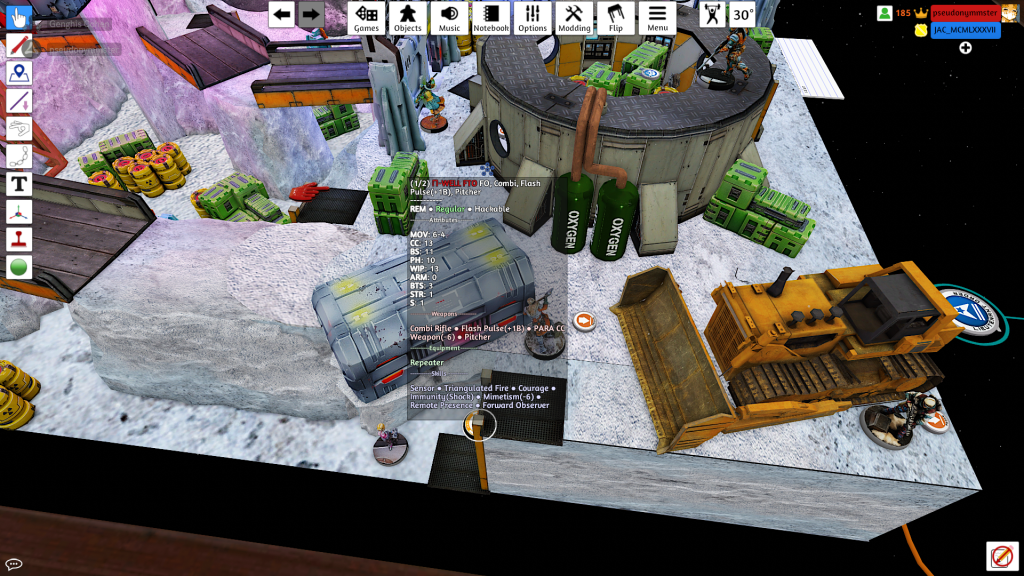Open the main Menu

[657, 18]
